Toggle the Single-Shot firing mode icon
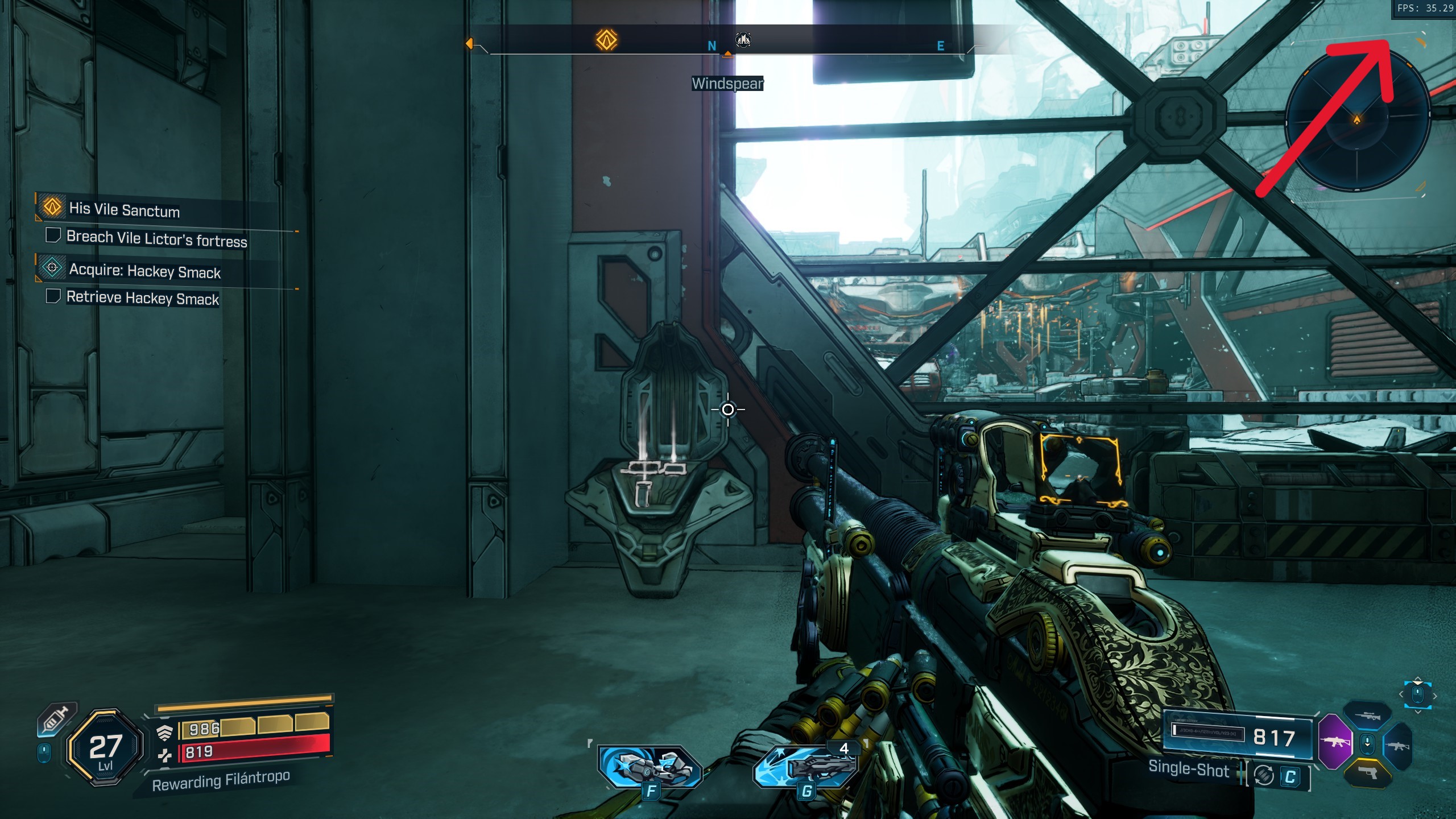The height and width of the screenshot is (819, 1456). [x=1264, y=775]
